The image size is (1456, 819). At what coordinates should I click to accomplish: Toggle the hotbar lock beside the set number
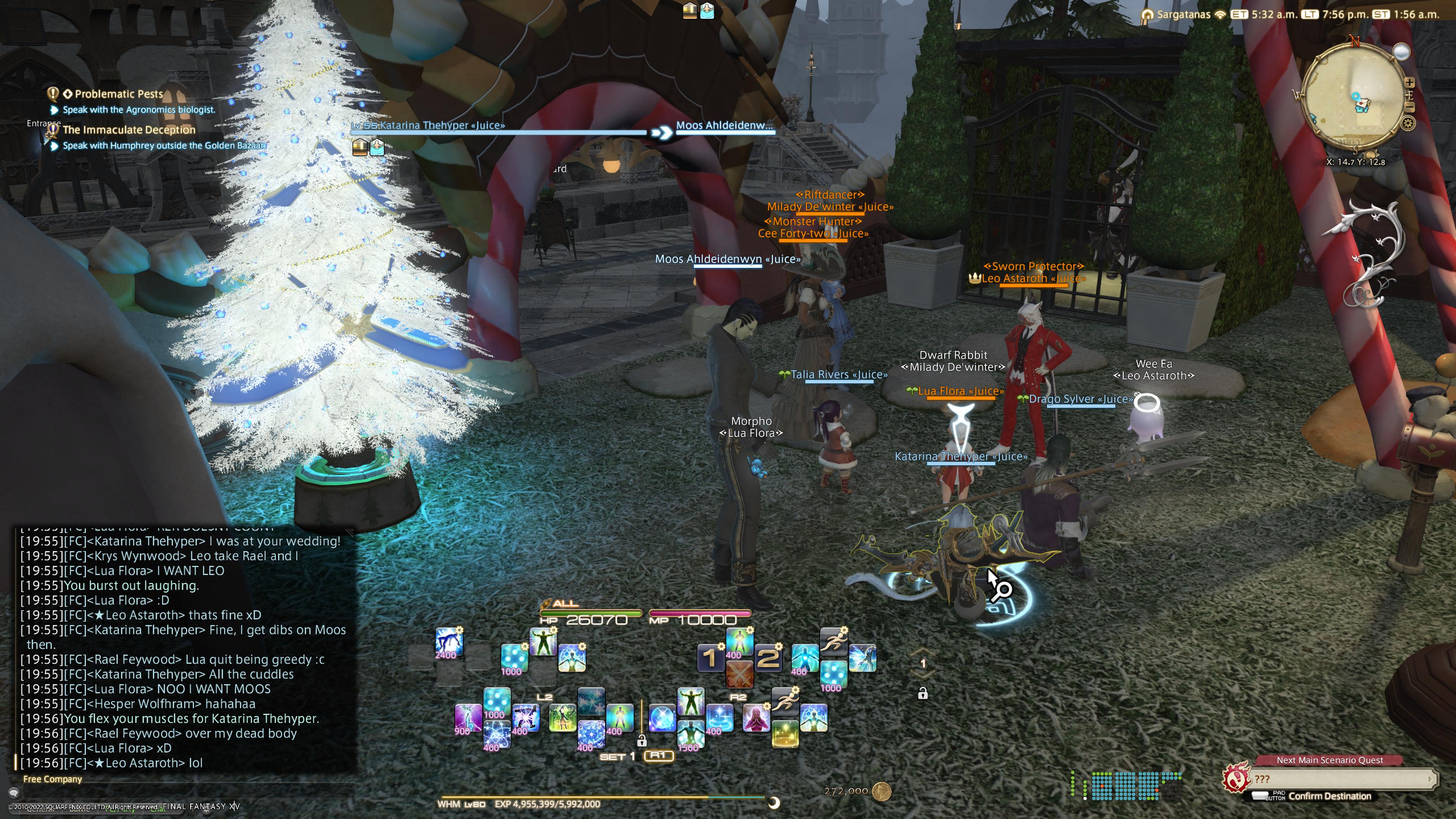point(642,741)
